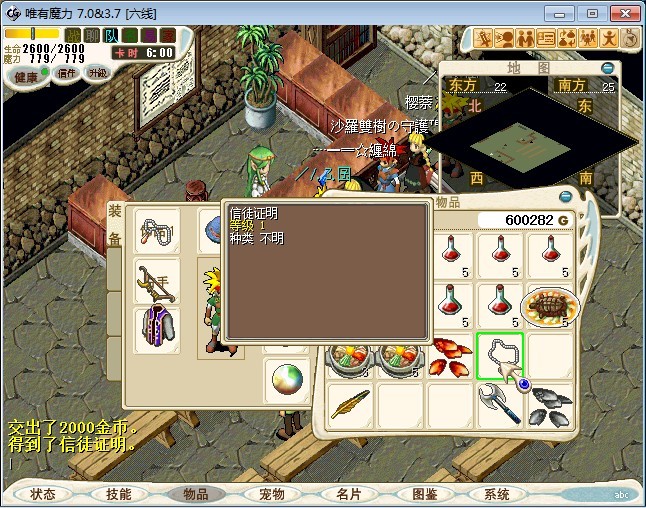This screenshot has height=508, width=646.
Task: Select the red crab claws item
Action: point(449,355)
